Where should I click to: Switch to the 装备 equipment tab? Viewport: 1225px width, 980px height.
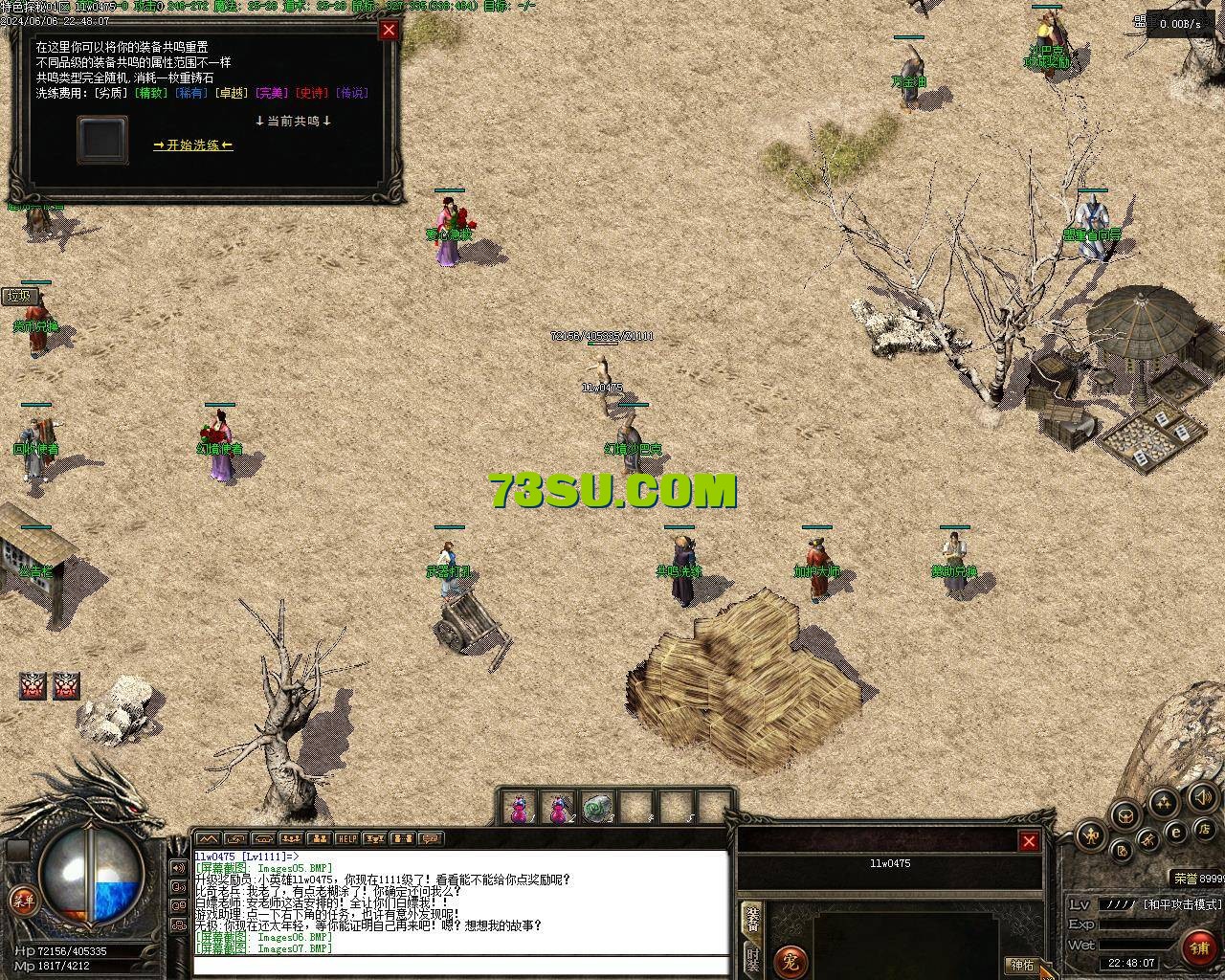753,920
